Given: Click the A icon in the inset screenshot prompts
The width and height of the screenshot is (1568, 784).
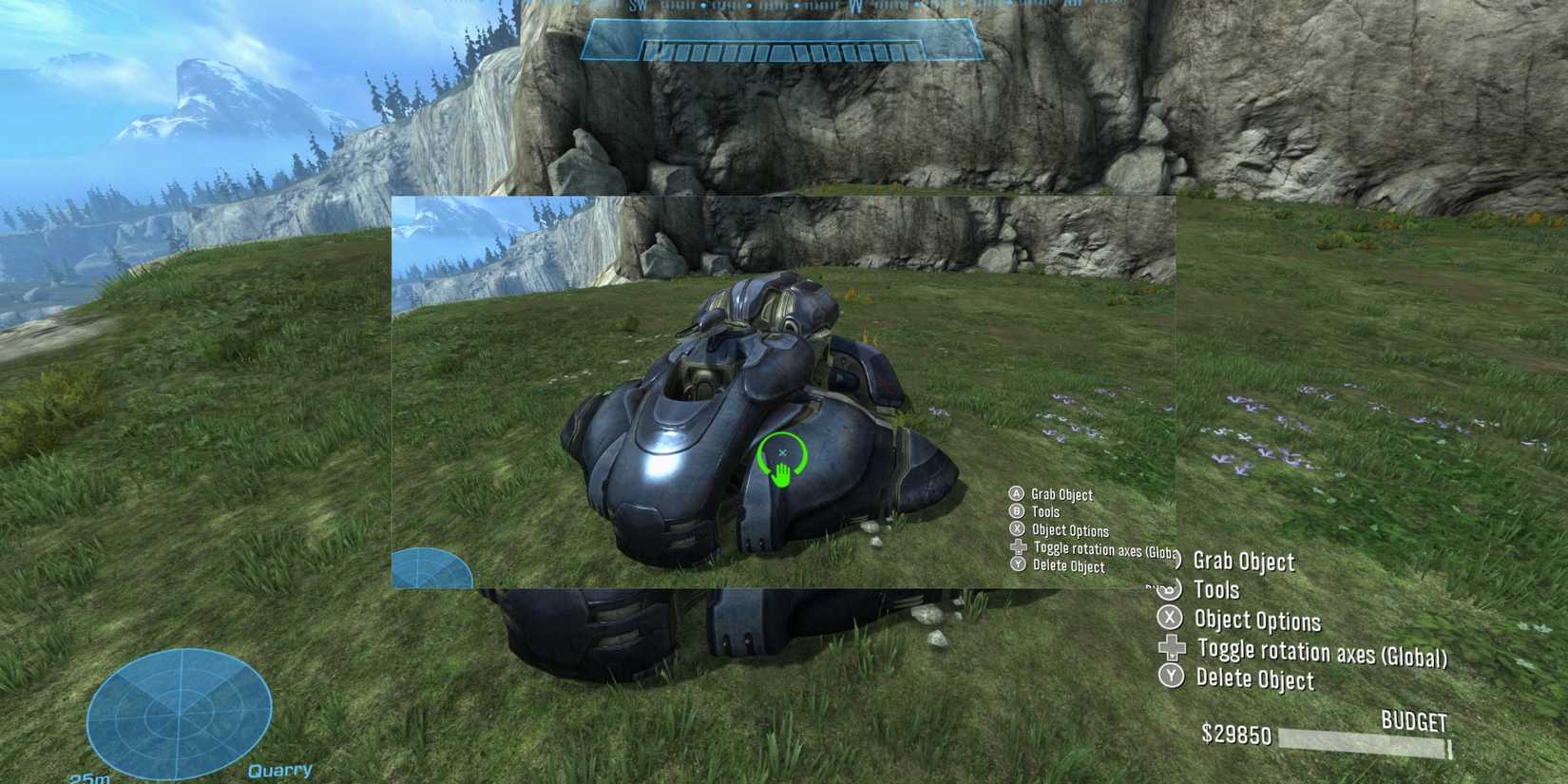Looking at the screenshot, I should click(x=1016, y=495).
